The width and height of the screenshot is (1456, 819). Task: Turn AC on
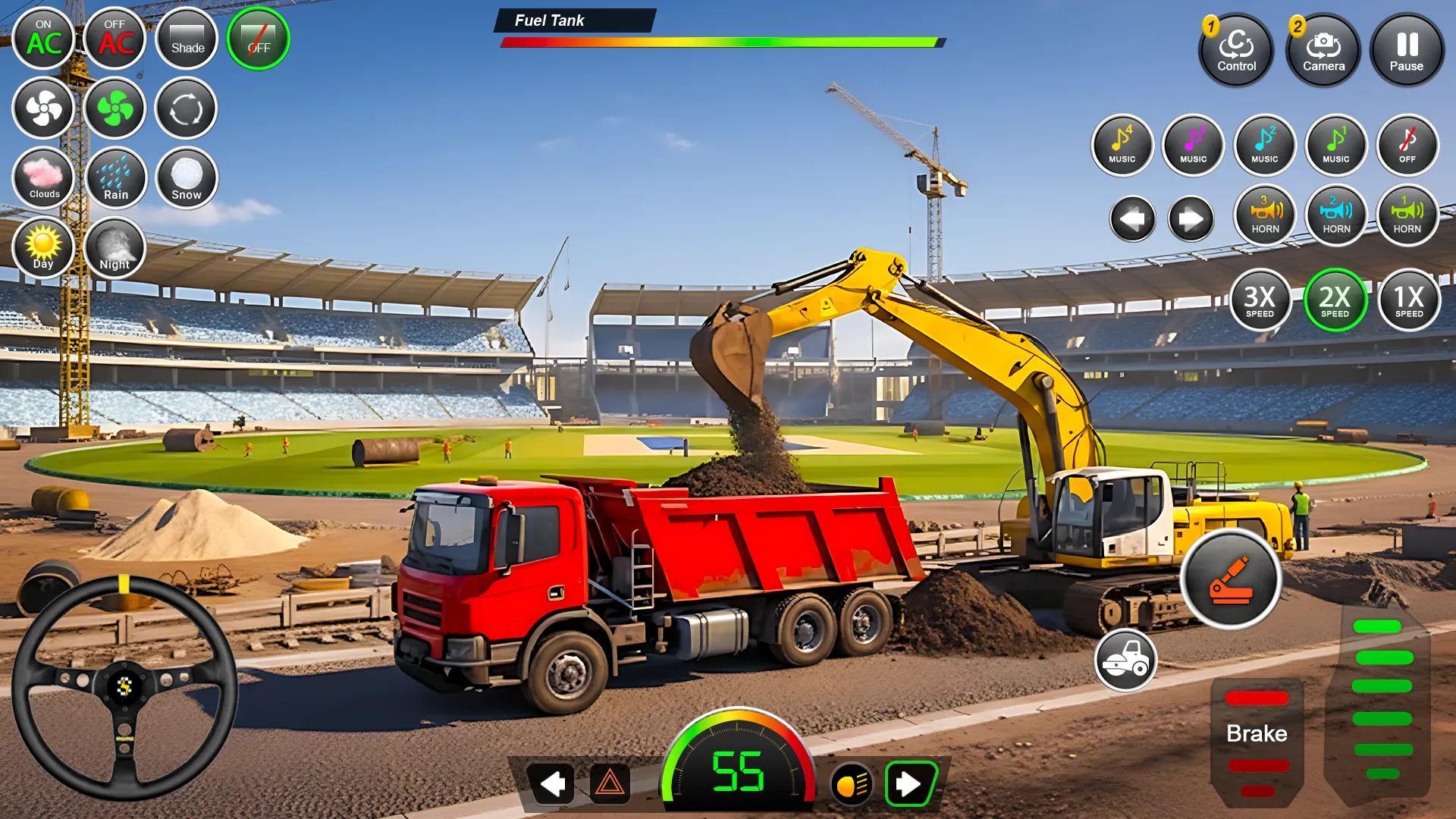(x=43, y=39)
